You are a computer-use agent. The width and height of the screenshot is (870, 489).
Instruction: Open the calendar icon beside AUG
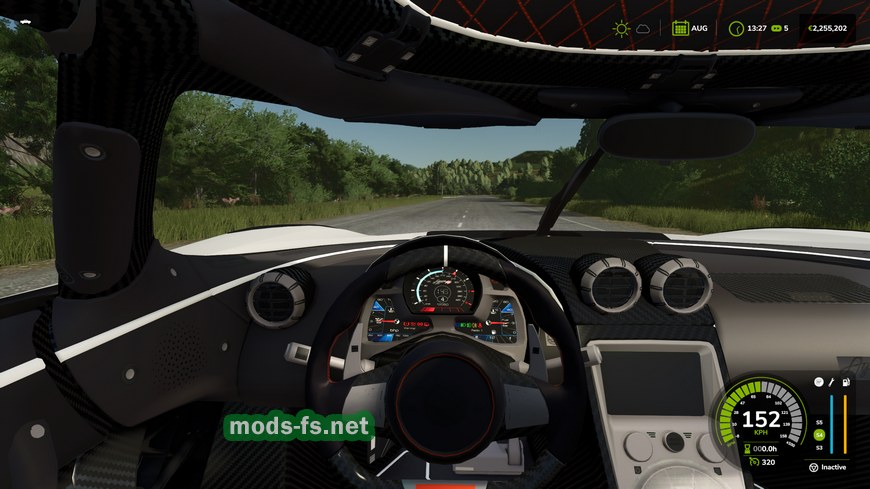pyautogui.click(x=680, y=29)
